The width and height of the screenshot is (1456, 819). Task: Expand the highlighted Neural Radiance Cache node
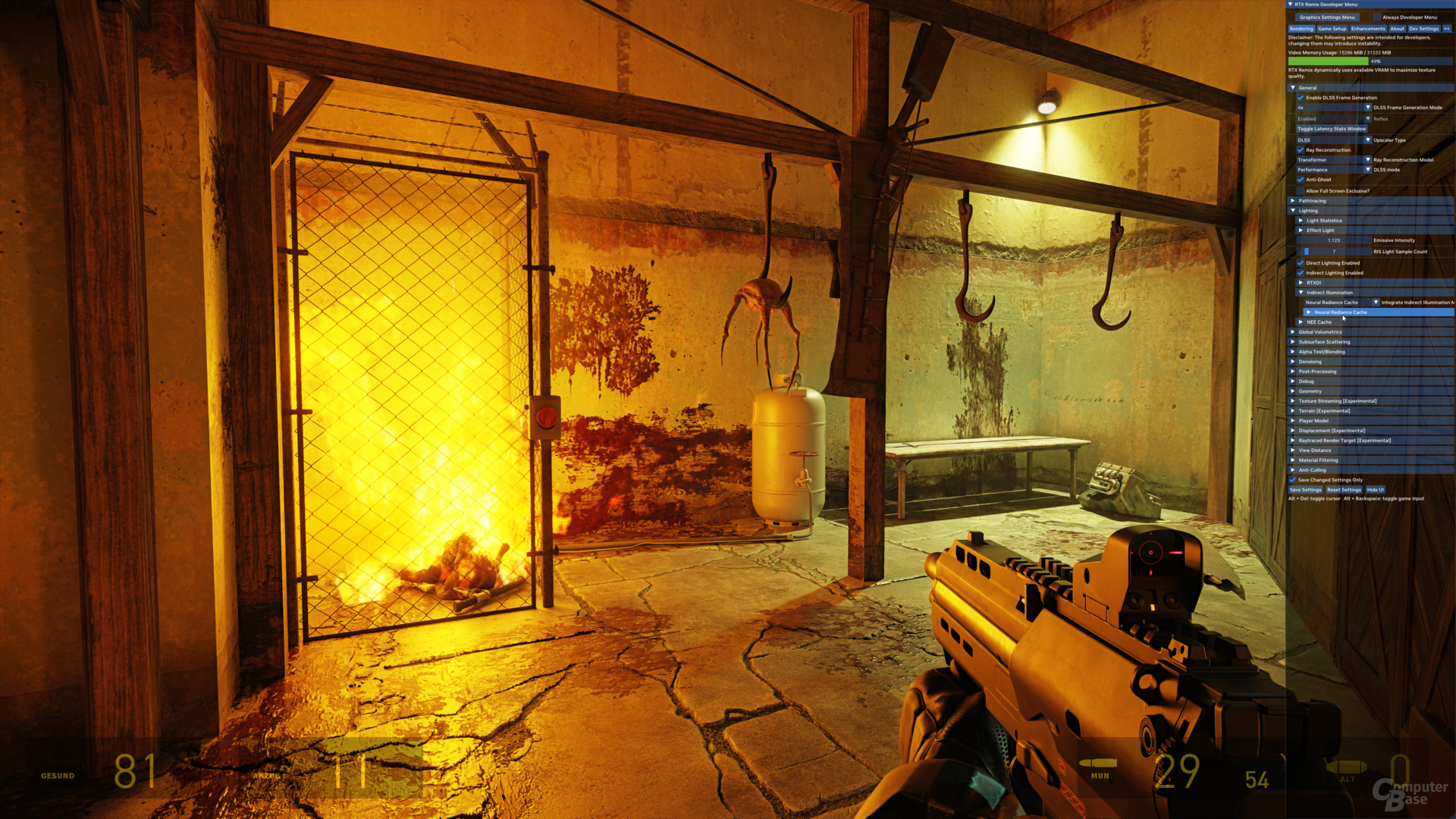point(1309,312)
